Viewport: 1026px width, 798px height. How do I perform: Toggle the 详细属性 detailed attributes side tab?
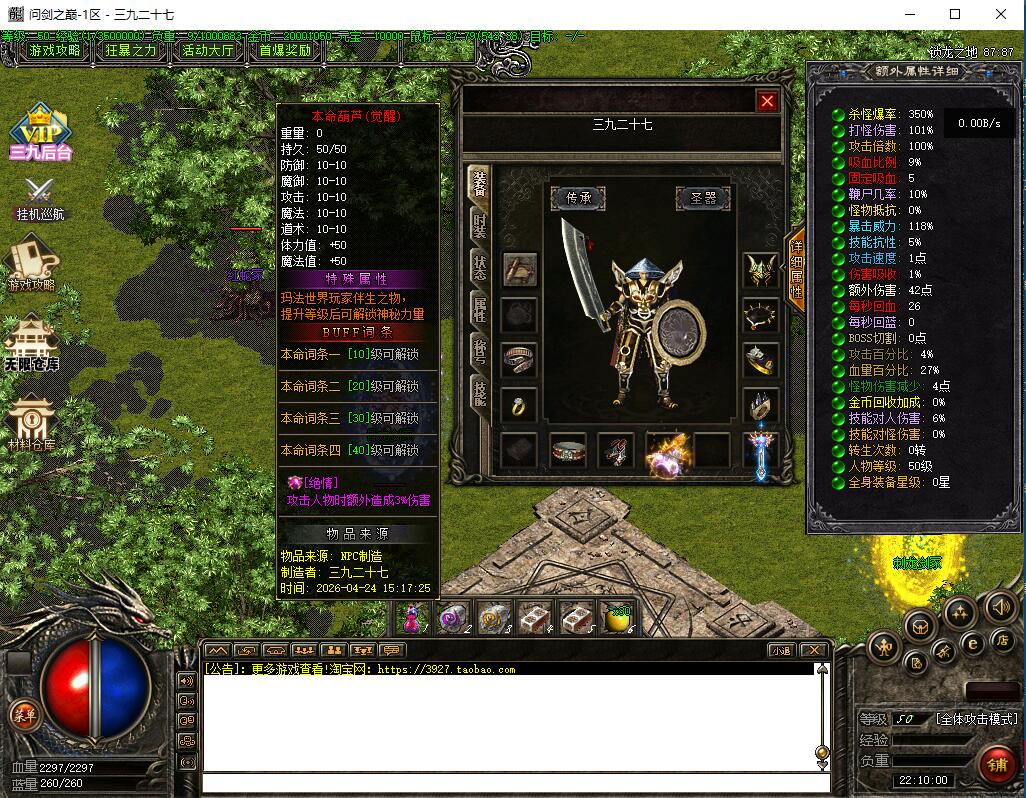coord(796,270)
